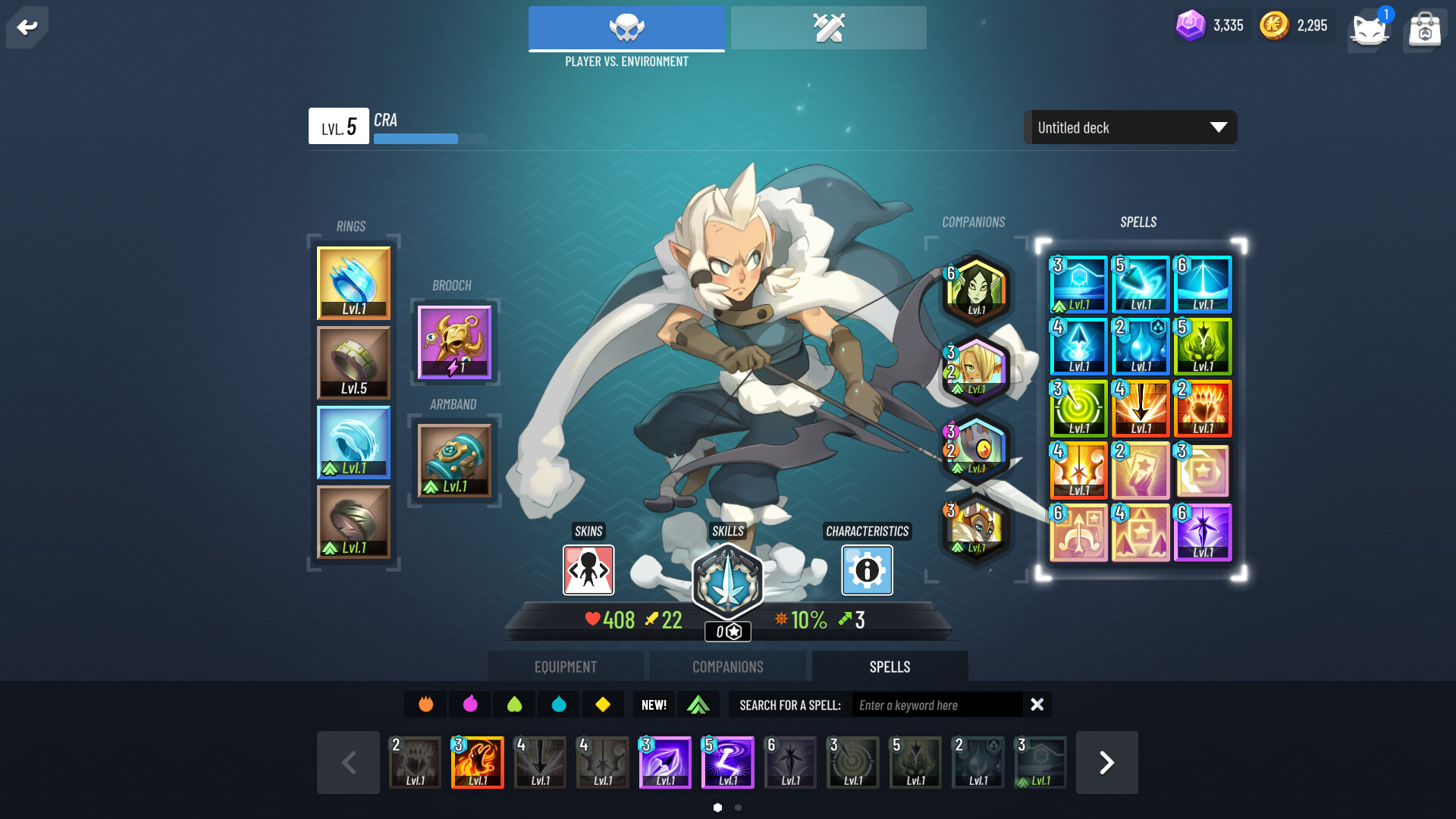Select the Armband equipment slot
The image size is (1456, 819).
[455, 460]
